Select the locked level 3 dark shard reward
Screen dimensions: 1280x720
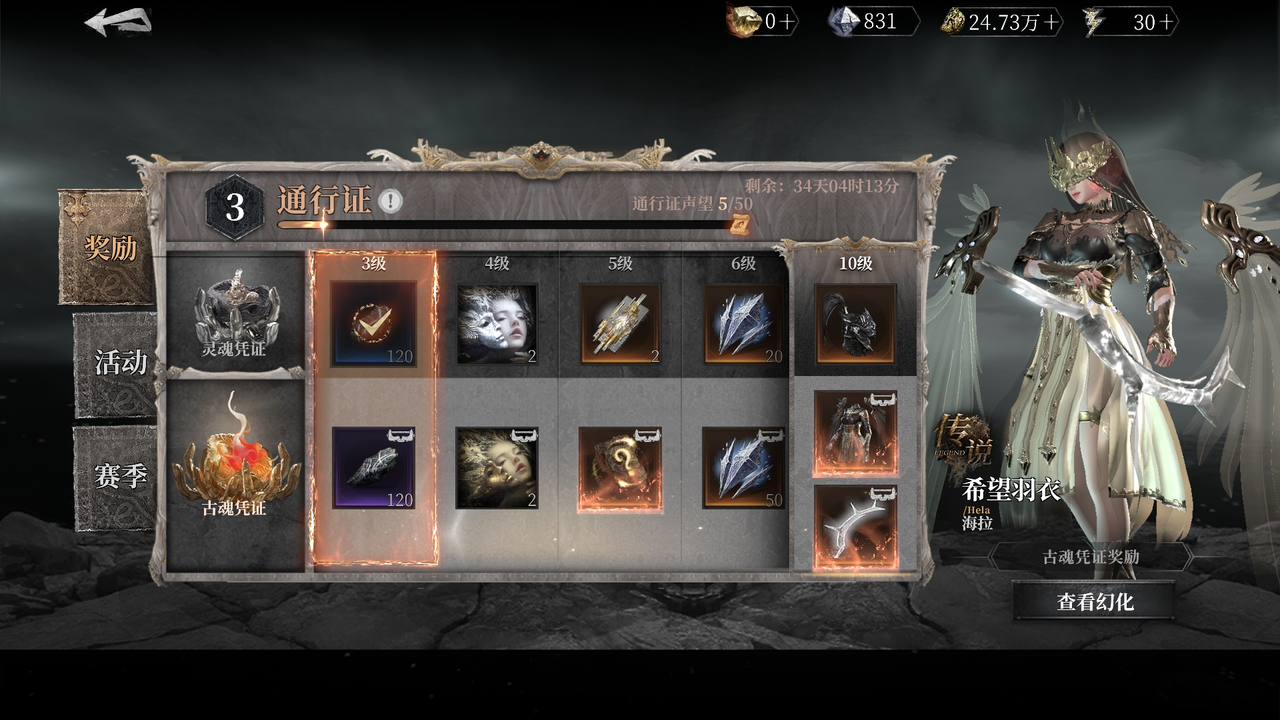click(x=373, y=468)
